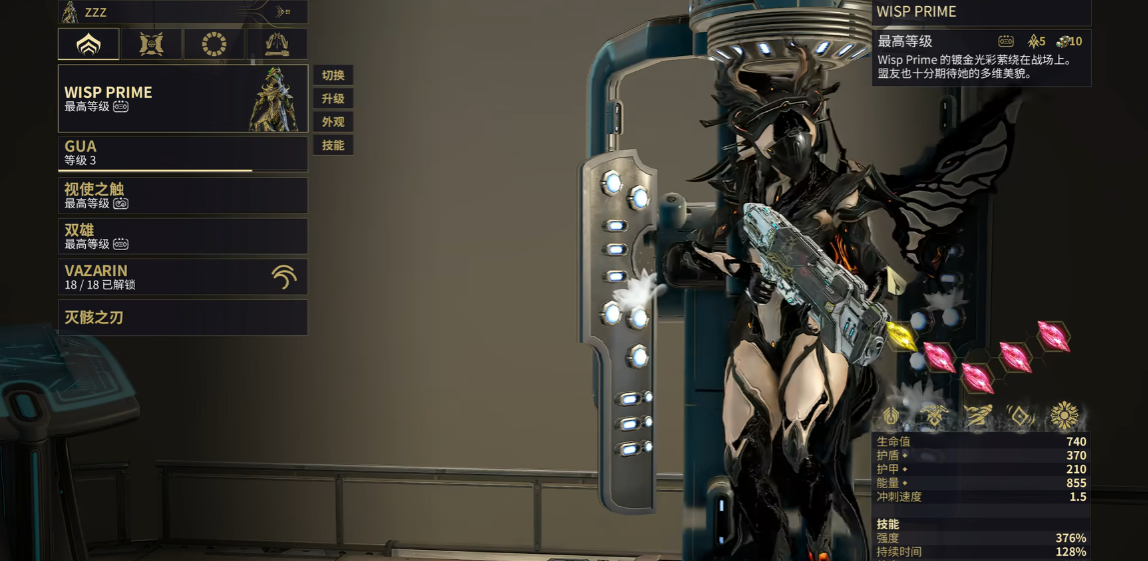1148x561 pixels.
Task: Switch to the segmented ring icon tab
Action: click(x=214, y=44)
